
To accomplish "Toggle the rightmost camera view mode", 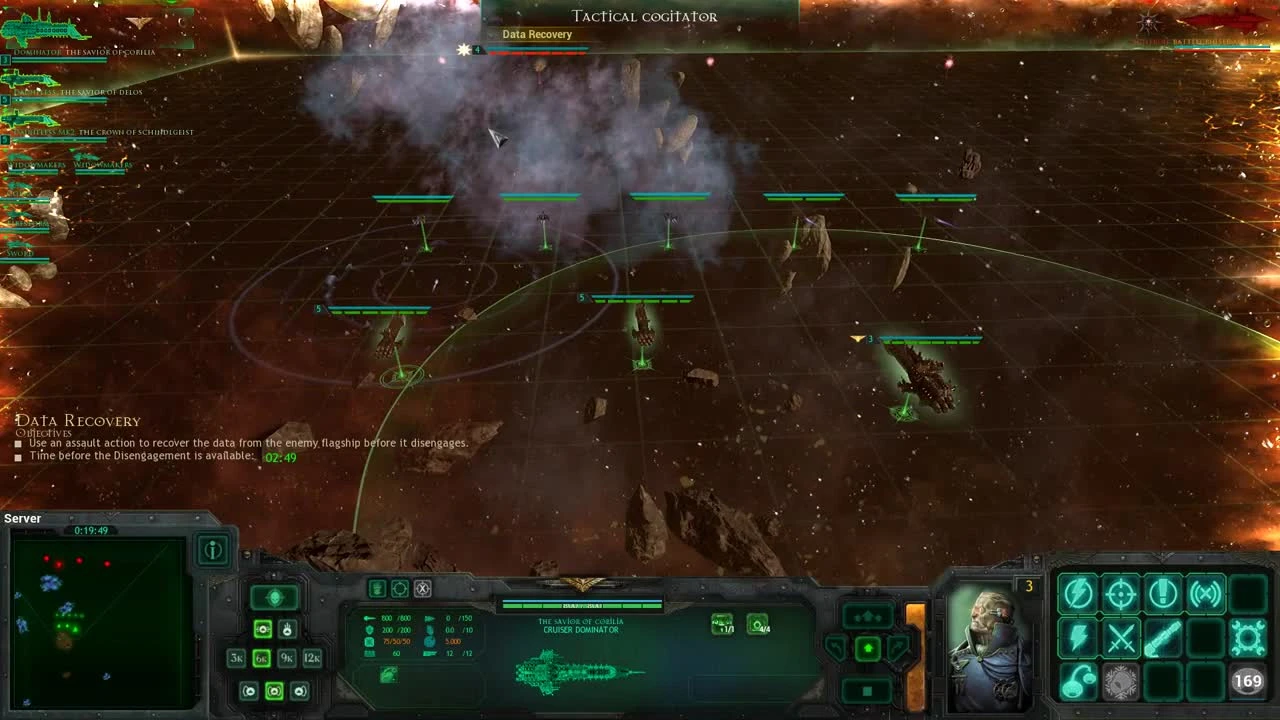I will 301,691.
